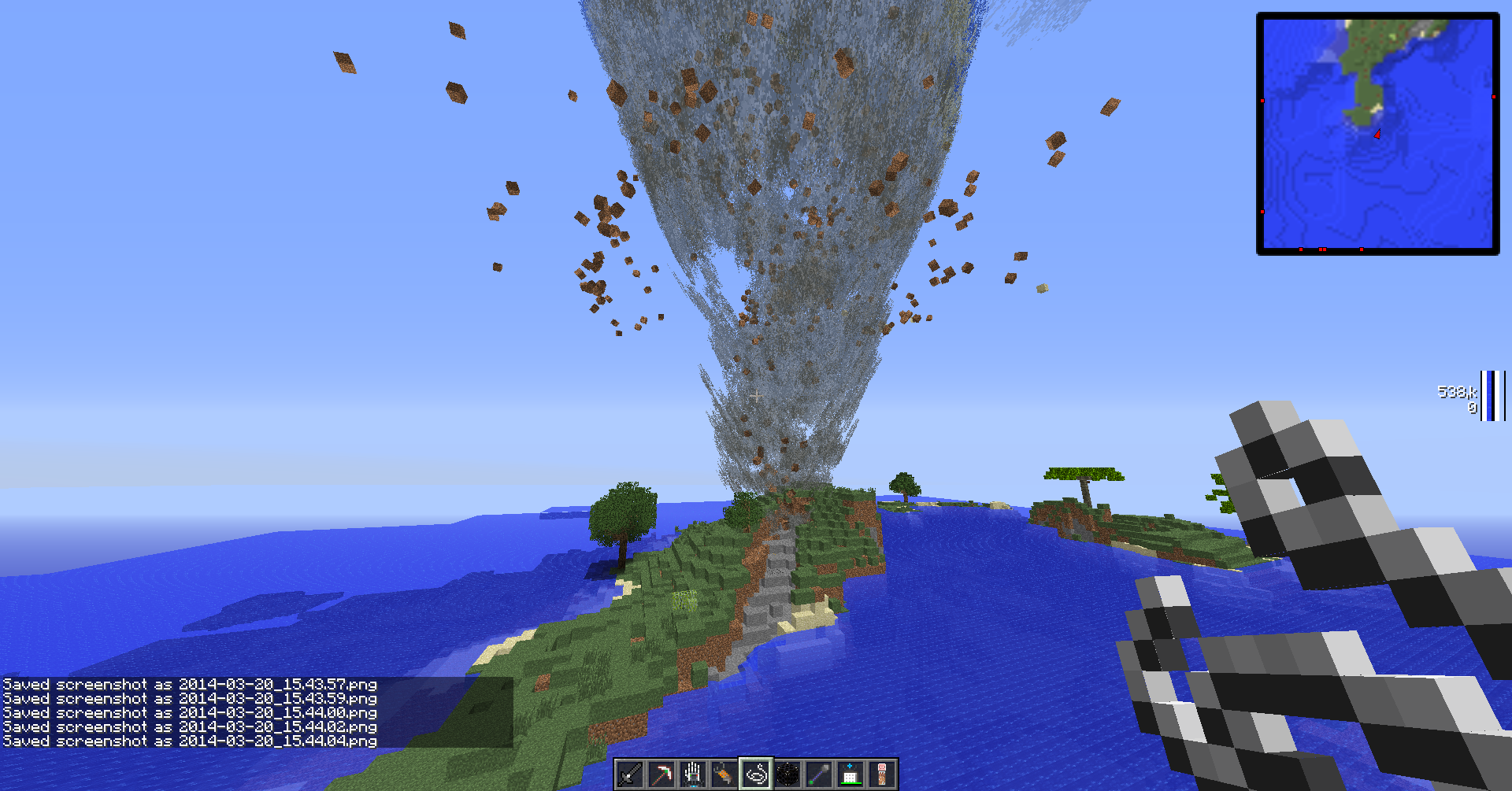Click the minimap in the corner

pos(1377,133)
